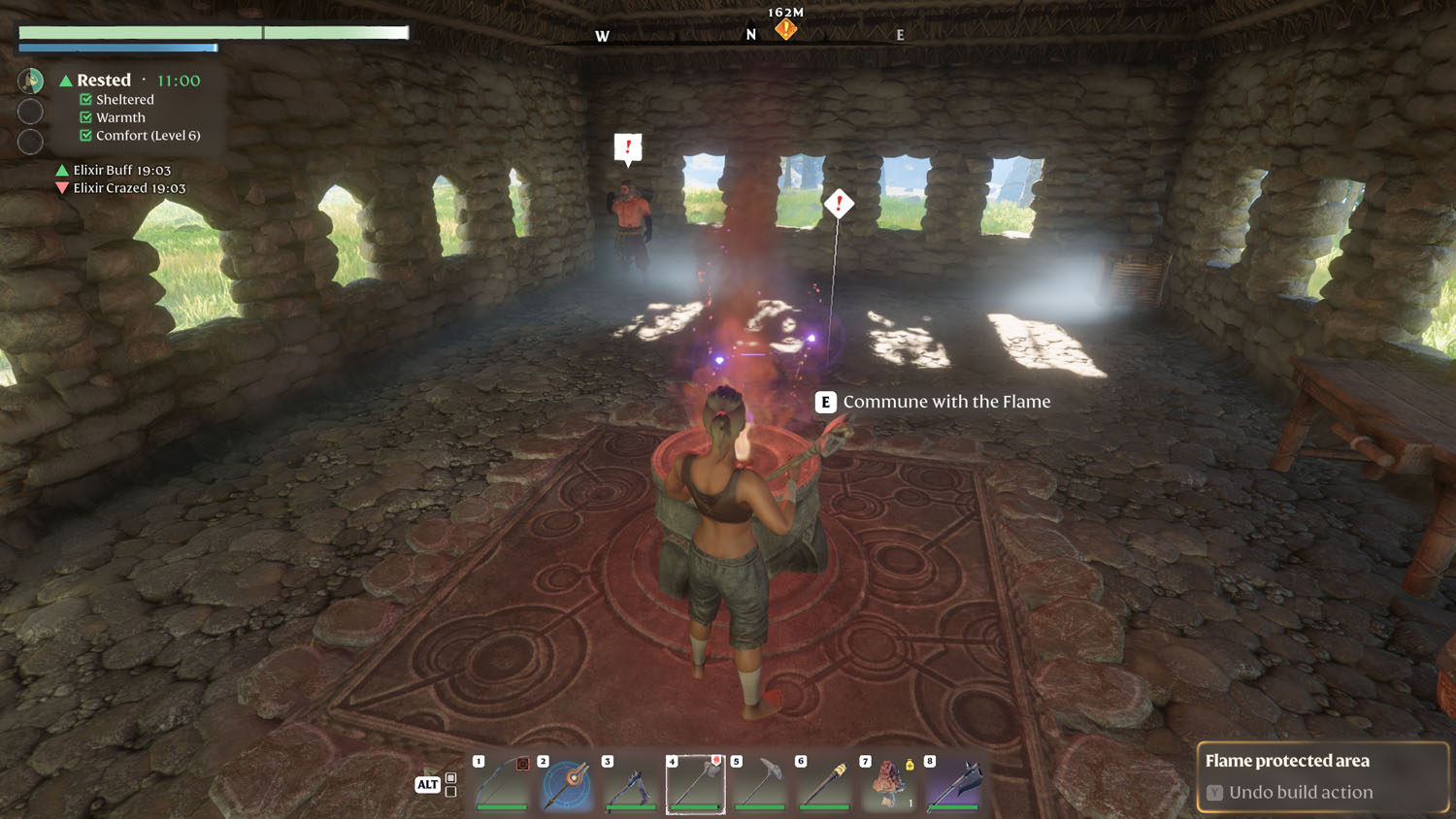Equip the dark axe in slot 8

tap(953, 784)
